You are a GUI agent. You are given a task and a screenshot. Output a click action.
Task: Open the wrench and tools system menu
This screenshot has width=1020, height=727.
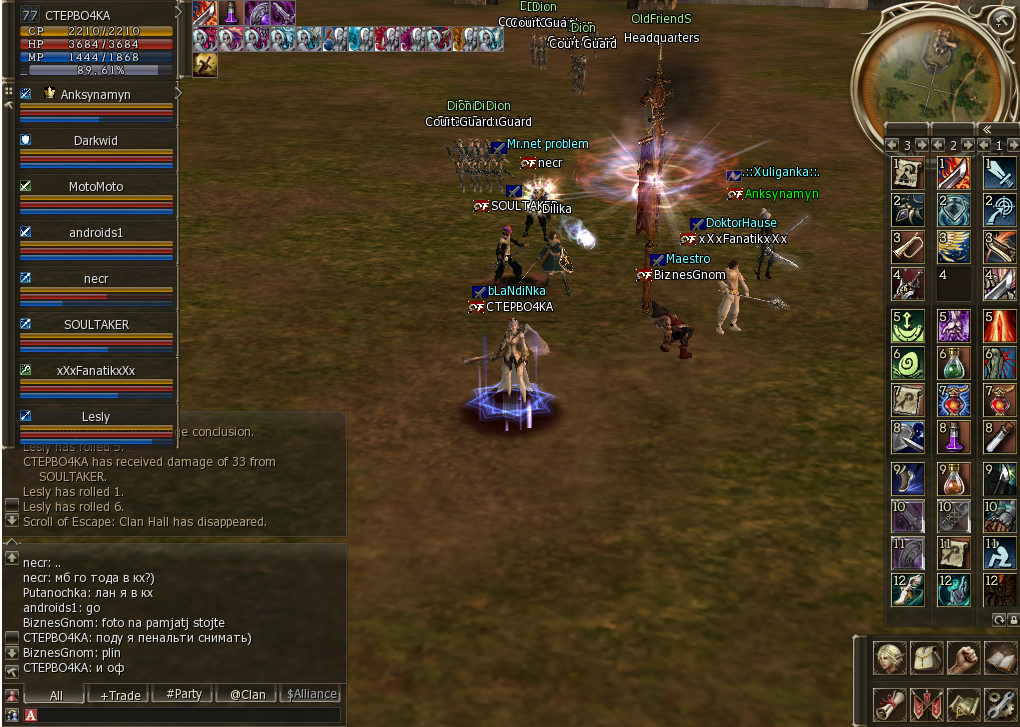pyautogui.click(x=1000, y=704)
